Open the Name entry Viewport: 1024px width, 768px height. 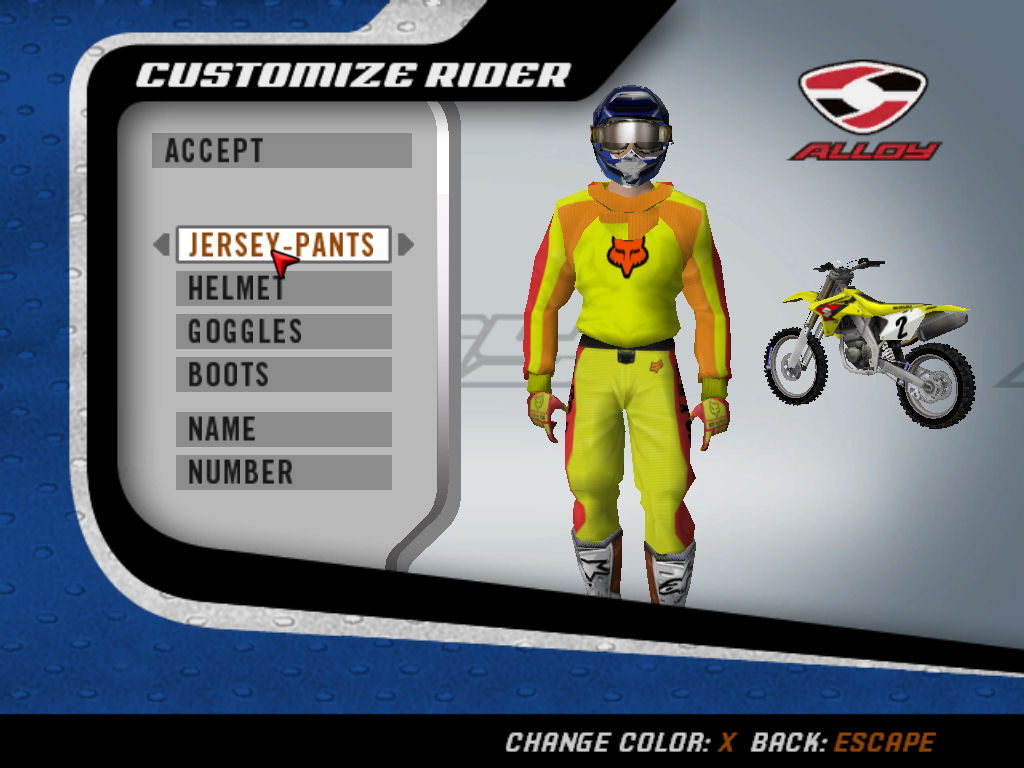pos(283,429)
